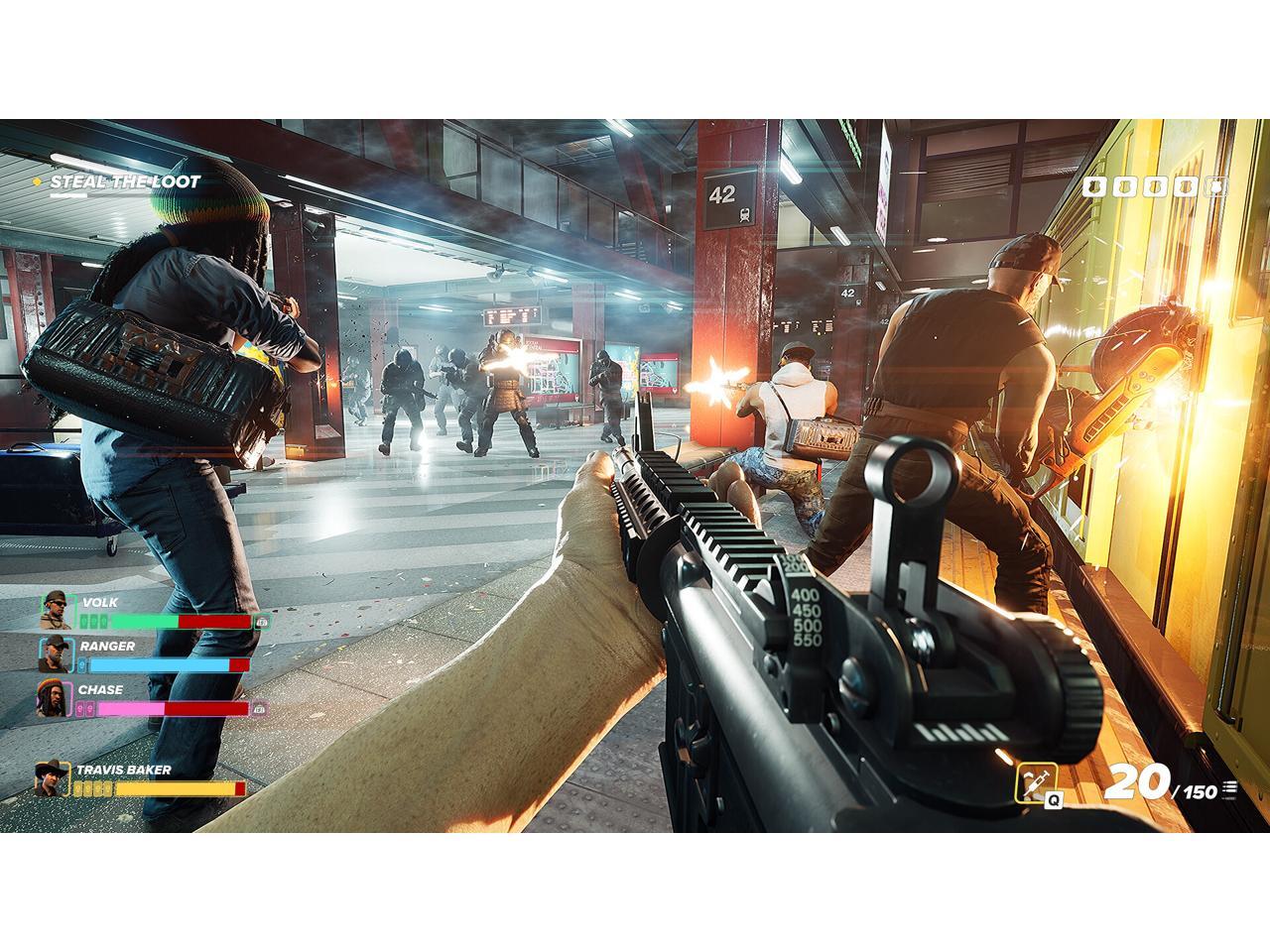The height and width of the screenshot is (952, 1270).
Task: Click the Steal the Loot objective tracker
Action: [x=124, y=181]
